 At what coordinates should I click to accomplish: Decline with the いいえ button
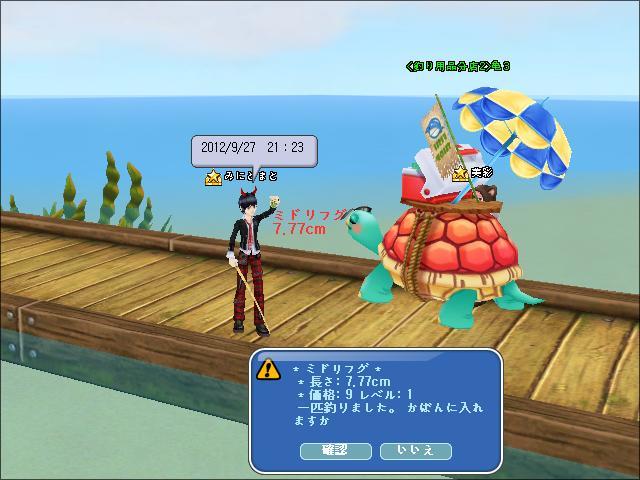[415, 451]
